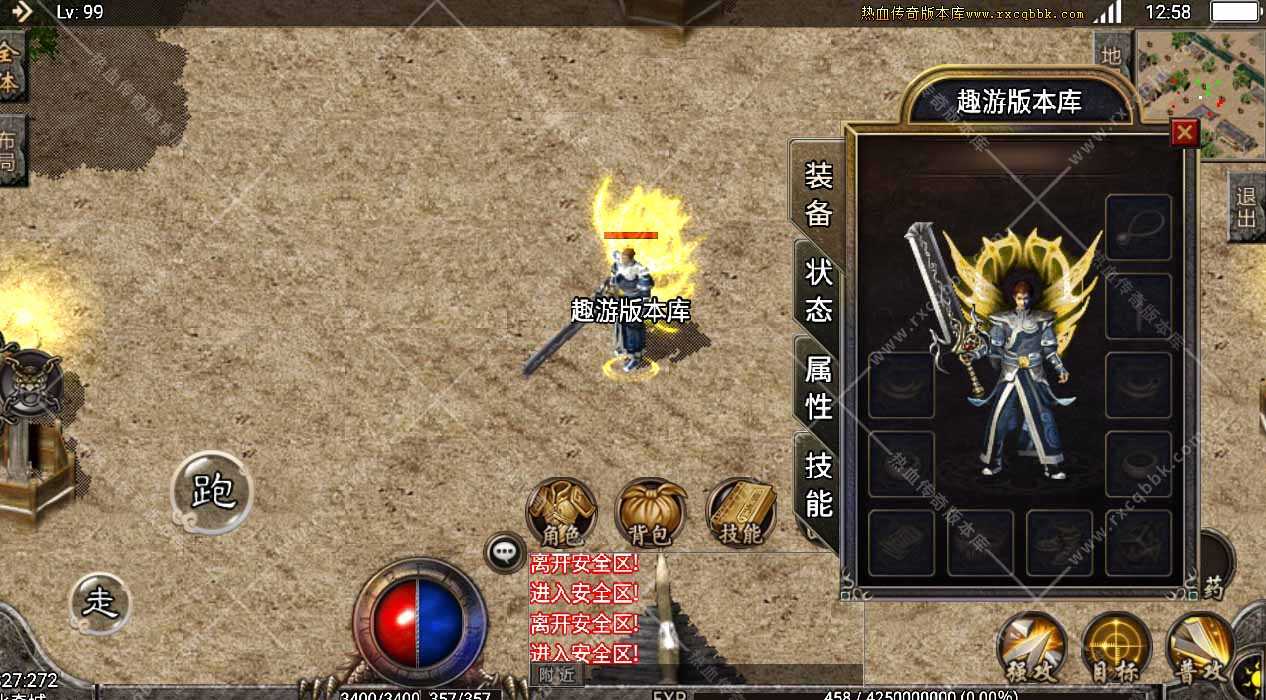Image resolution: width=1266 pixels, height=700 pixels.
Task: Select the 附近 nearby chat tab
Action: pyautogui.click(x=557, y=675)
